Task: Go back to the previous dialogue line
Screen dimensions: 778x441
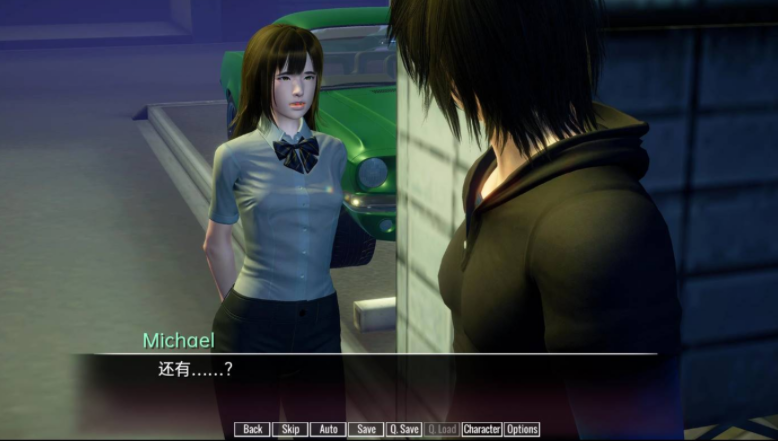Action: click(253, 429)
